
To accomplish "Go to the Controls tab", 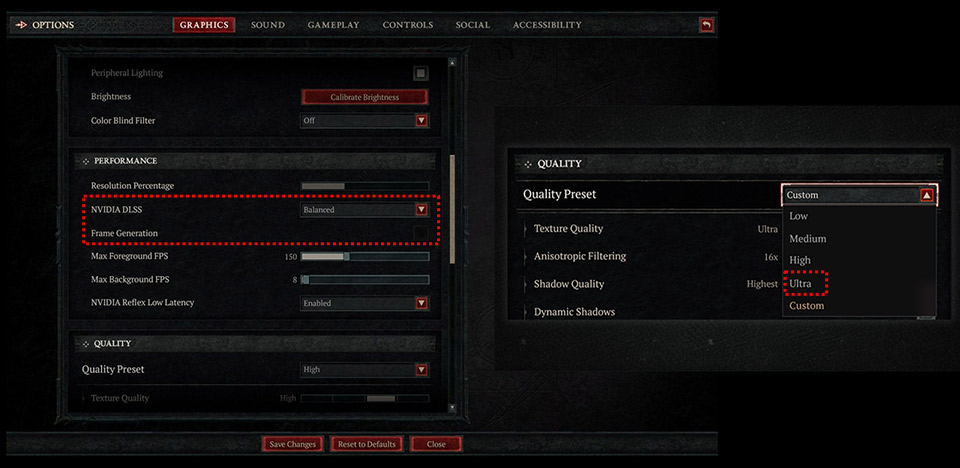I will [x=408, y=25].
